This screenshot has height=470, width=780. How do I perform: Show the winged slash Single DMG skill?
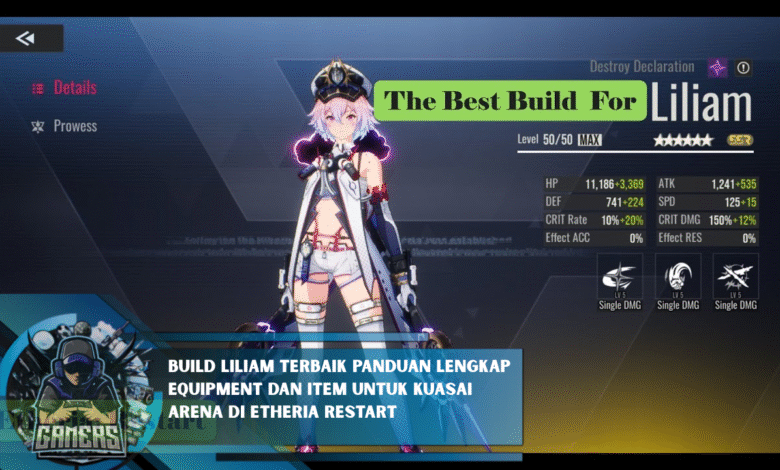pyautogui.click(x=620, y=277)
